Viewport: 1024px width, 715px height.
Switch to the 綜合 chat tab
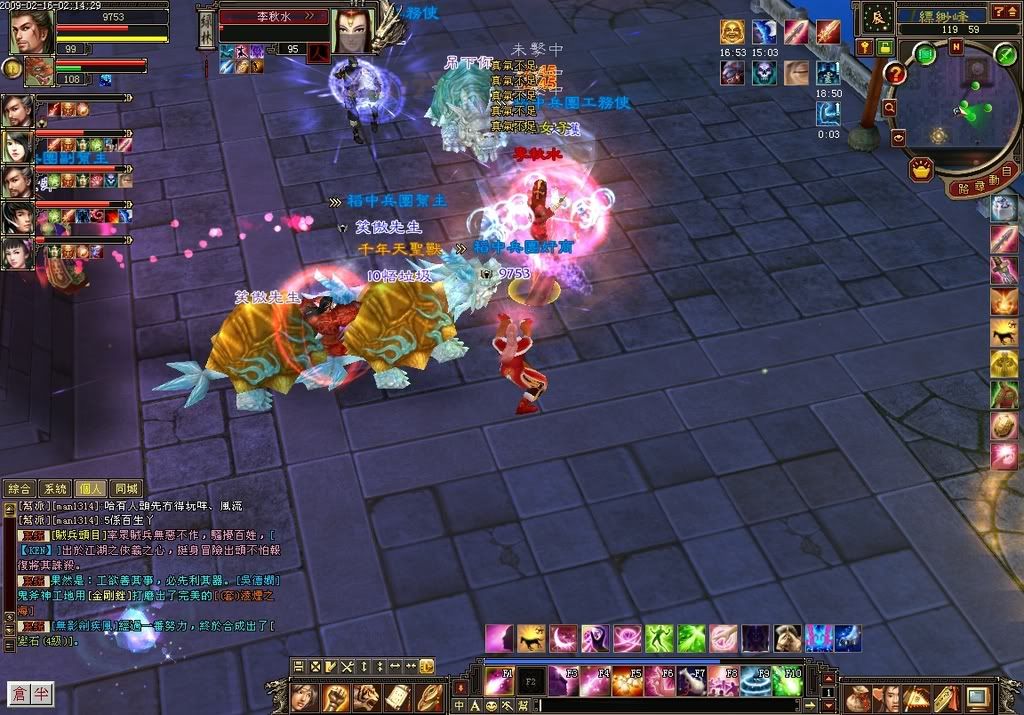pyautogui.click(x=19, y=489)
